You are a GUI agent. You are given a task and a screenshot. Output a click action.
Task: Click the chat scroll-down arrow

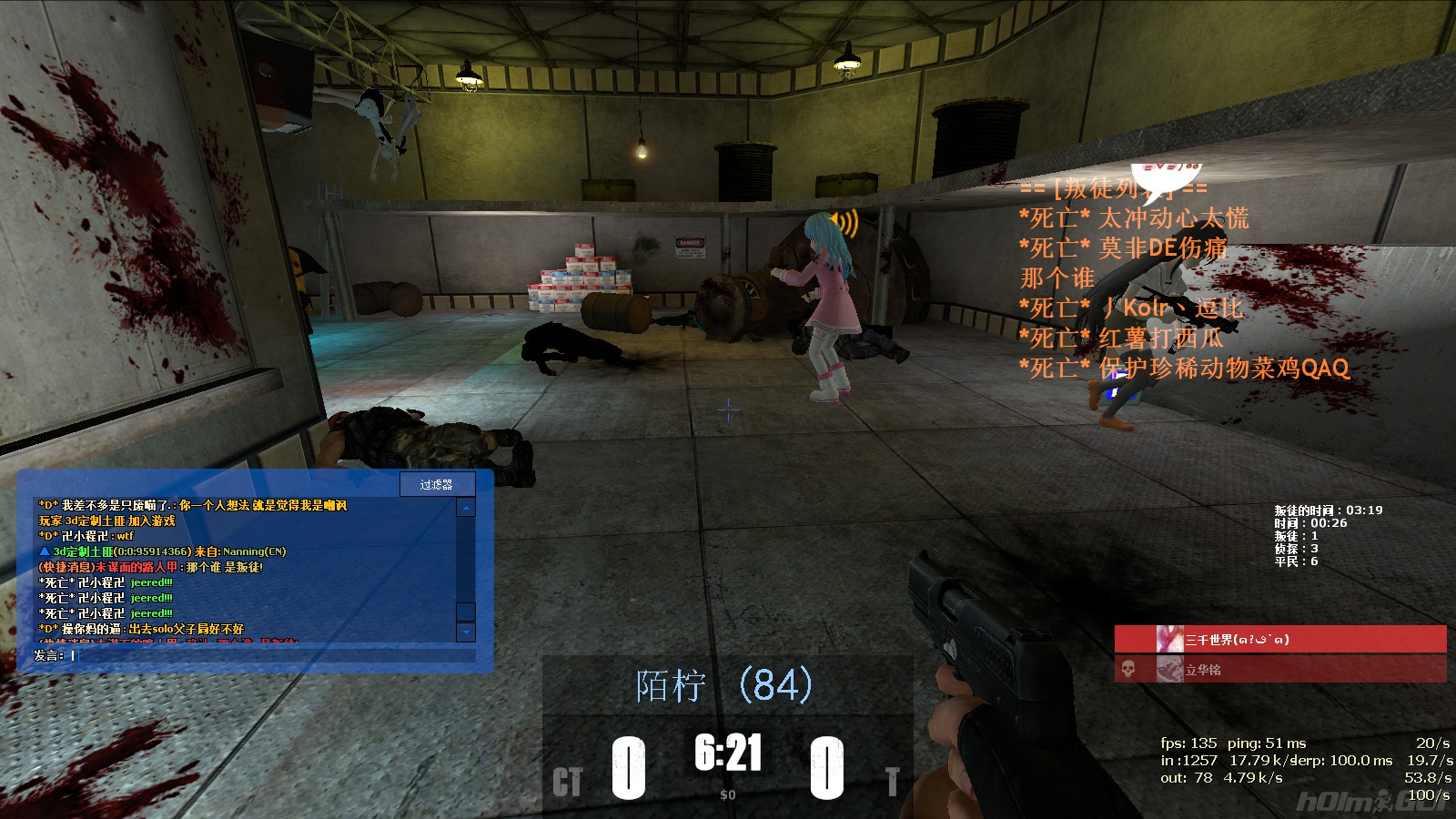[x=466, y=632]
